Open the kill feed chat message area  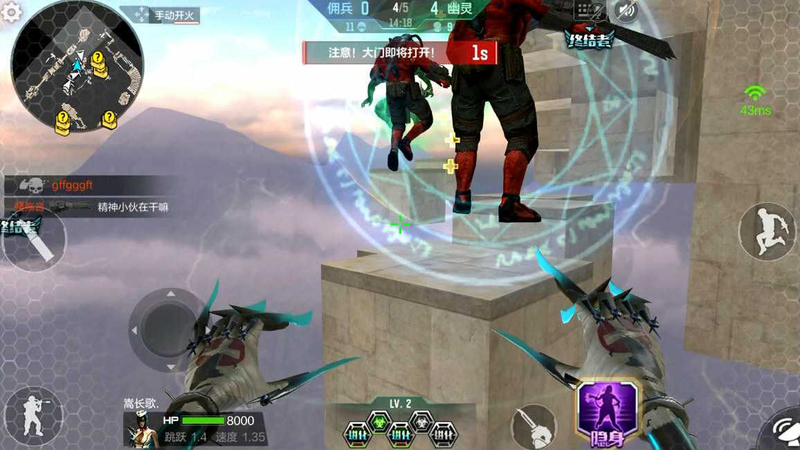[90, 196]
